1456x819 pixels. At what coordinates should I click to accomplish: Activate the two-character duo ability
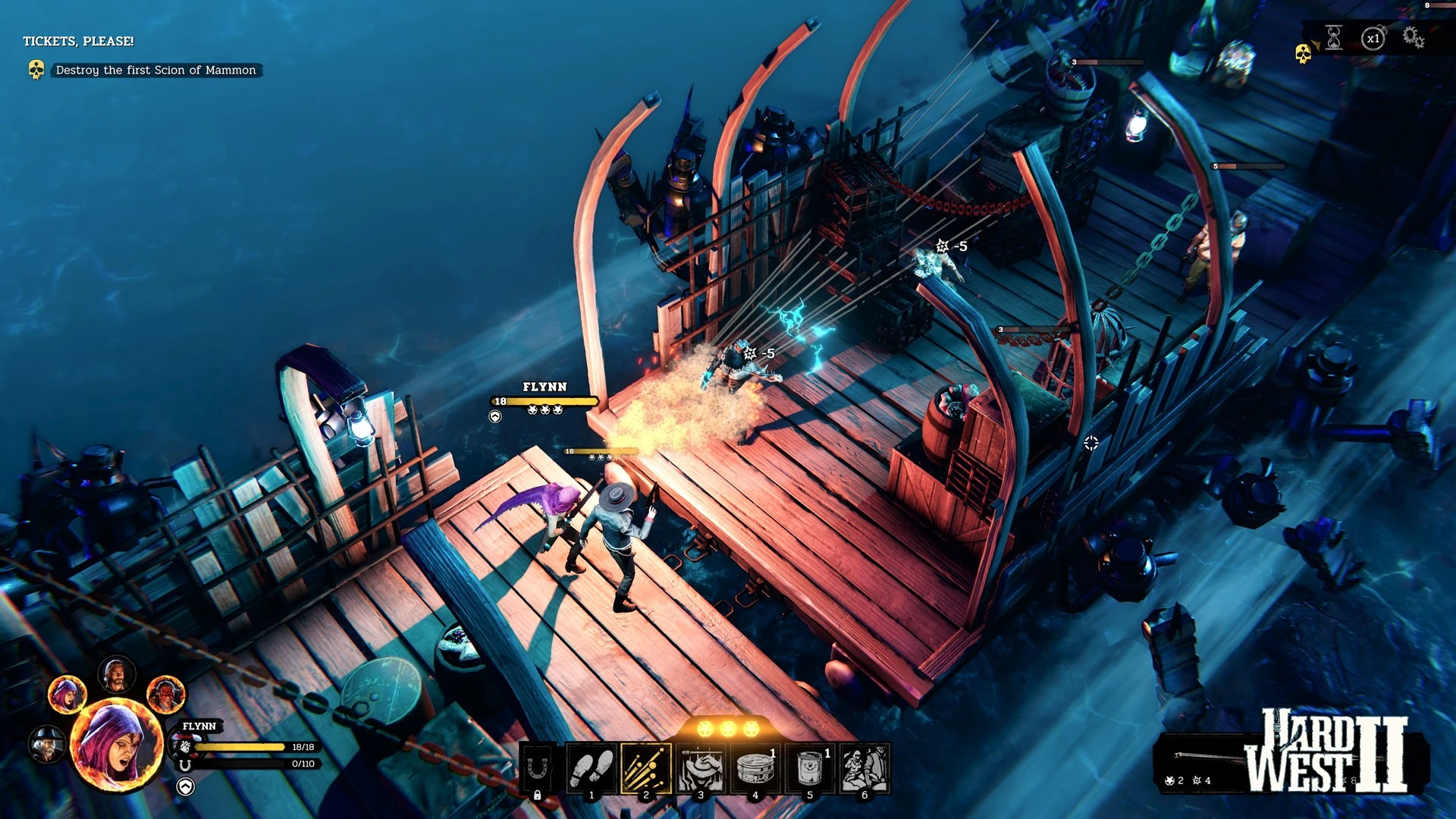(x=864, y=769)
